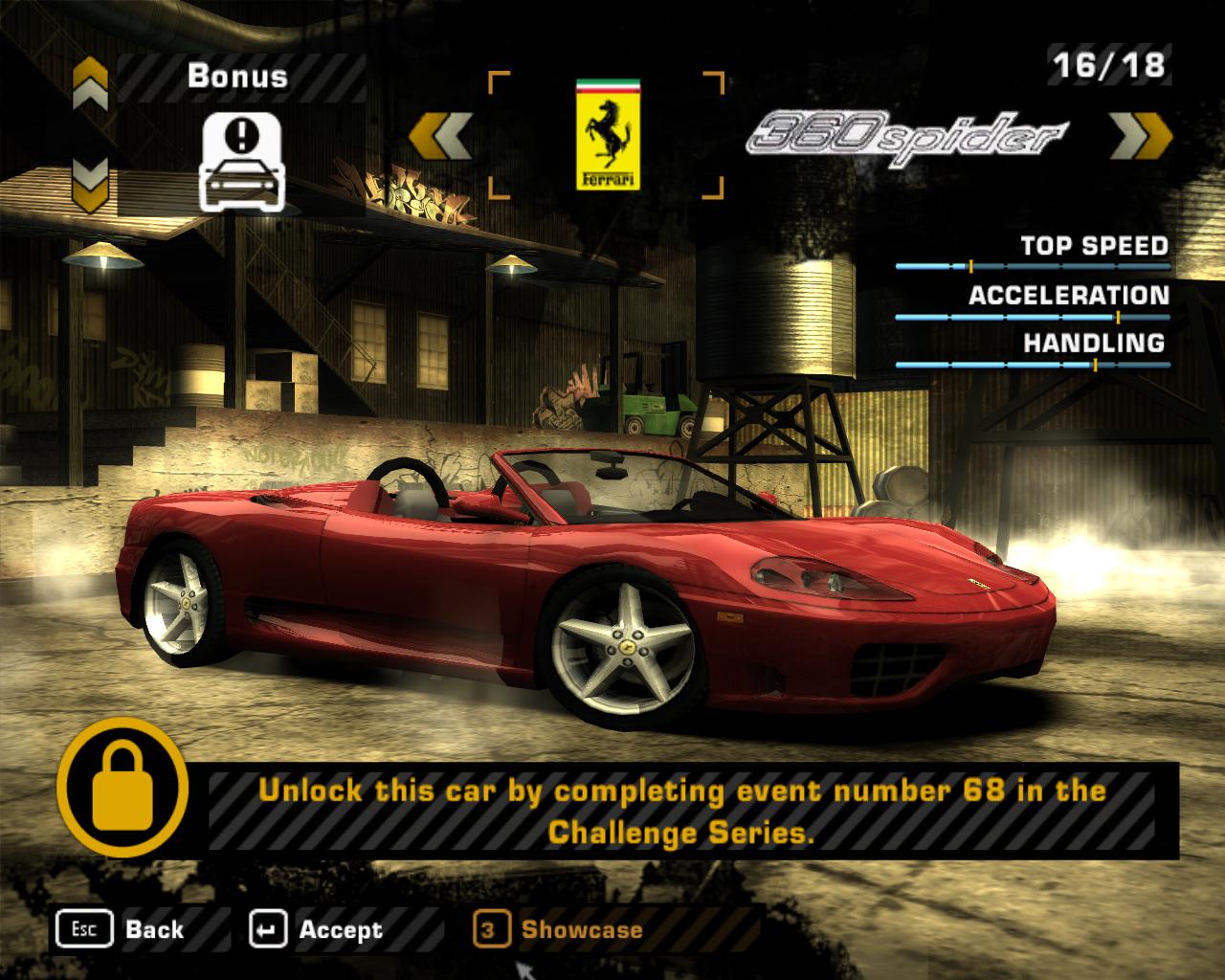This screenshot has width=1225, height=980.
Task: Switch car category with down arrow
Action: [x=90, y=182]
